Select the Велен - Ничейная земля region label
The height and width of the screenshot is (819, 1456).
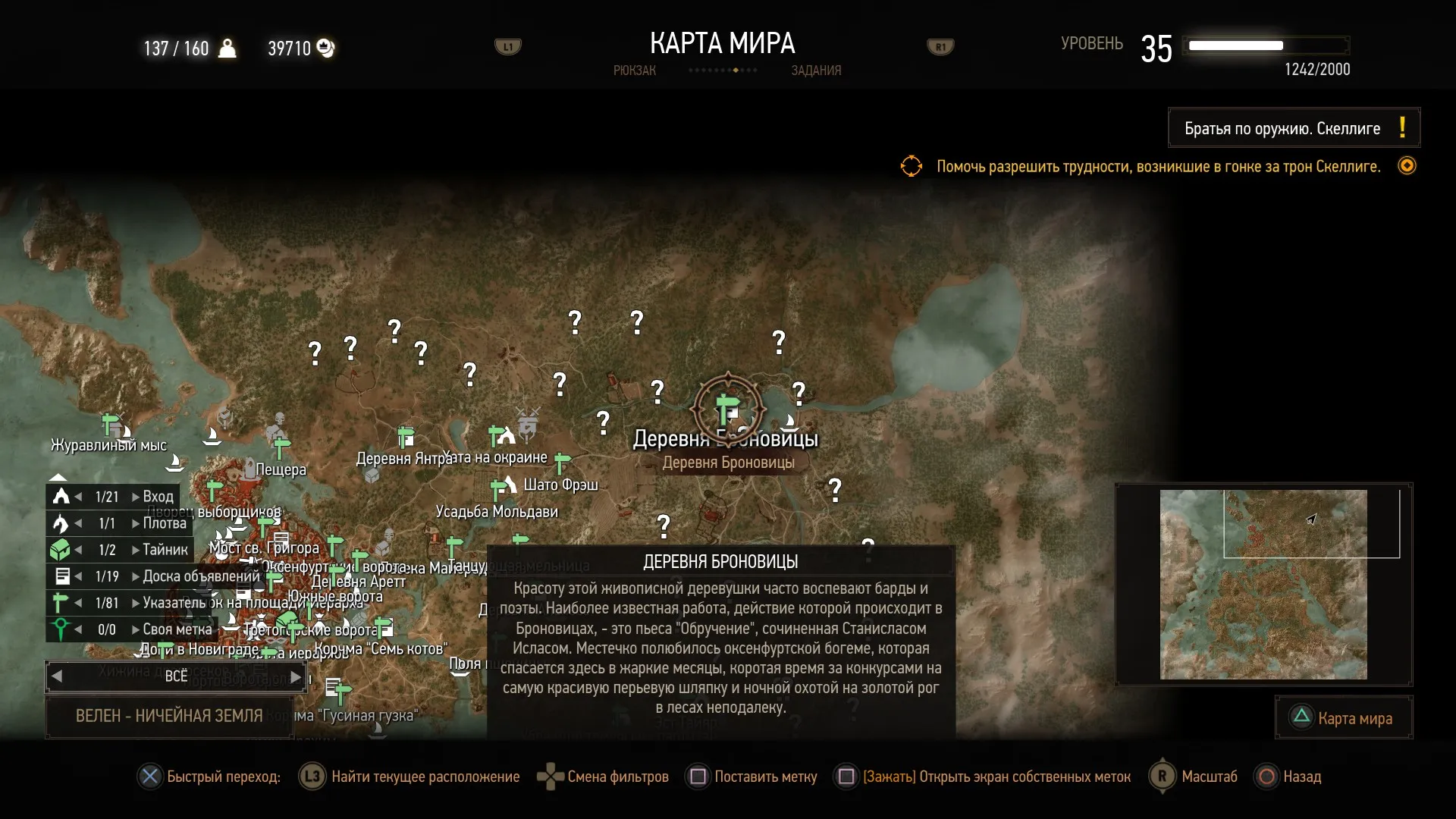[168, 716]
